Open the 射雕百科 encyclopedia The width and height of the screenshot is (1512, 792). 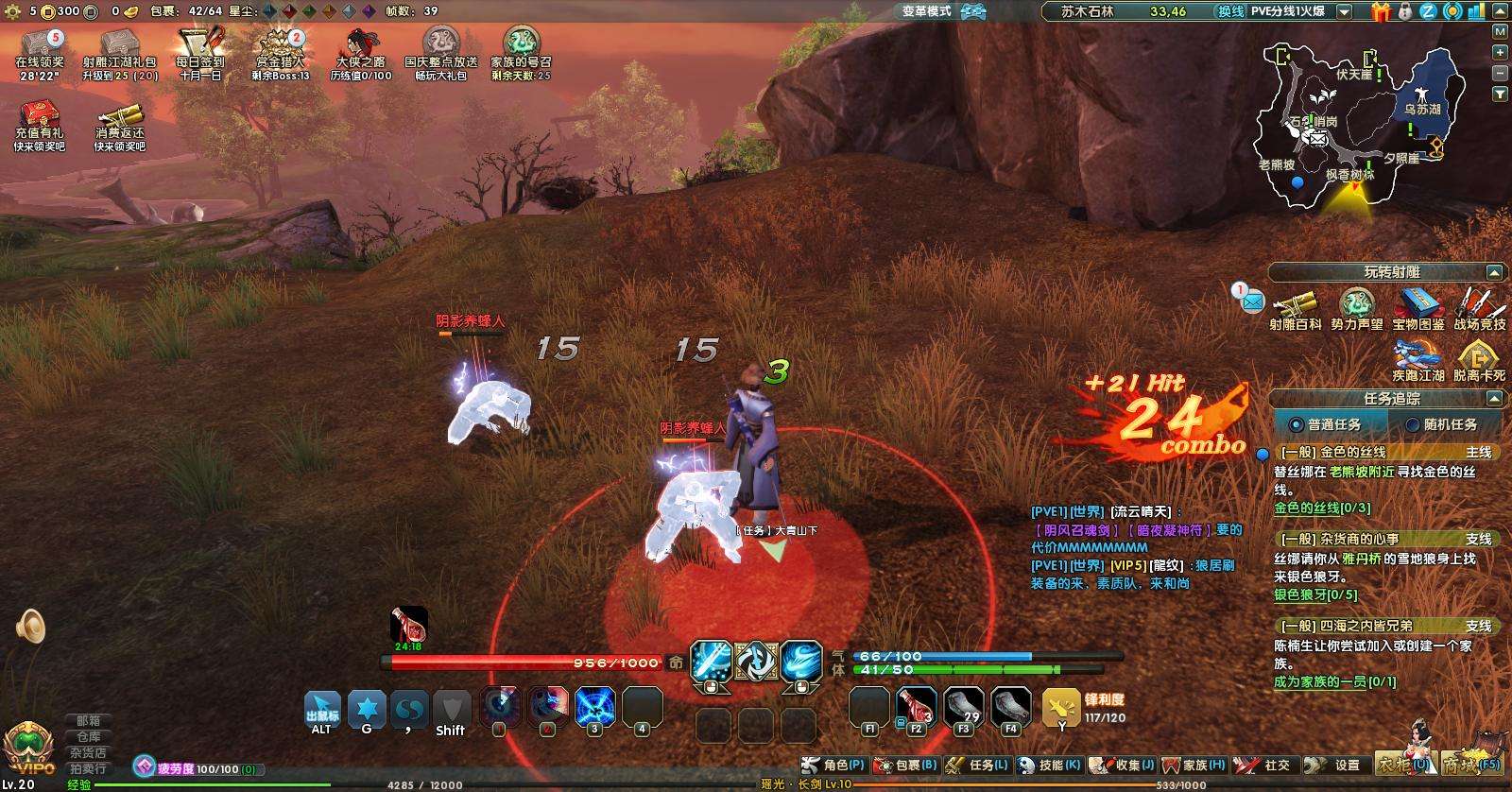pyautogui.click(x=1295, y=309)
